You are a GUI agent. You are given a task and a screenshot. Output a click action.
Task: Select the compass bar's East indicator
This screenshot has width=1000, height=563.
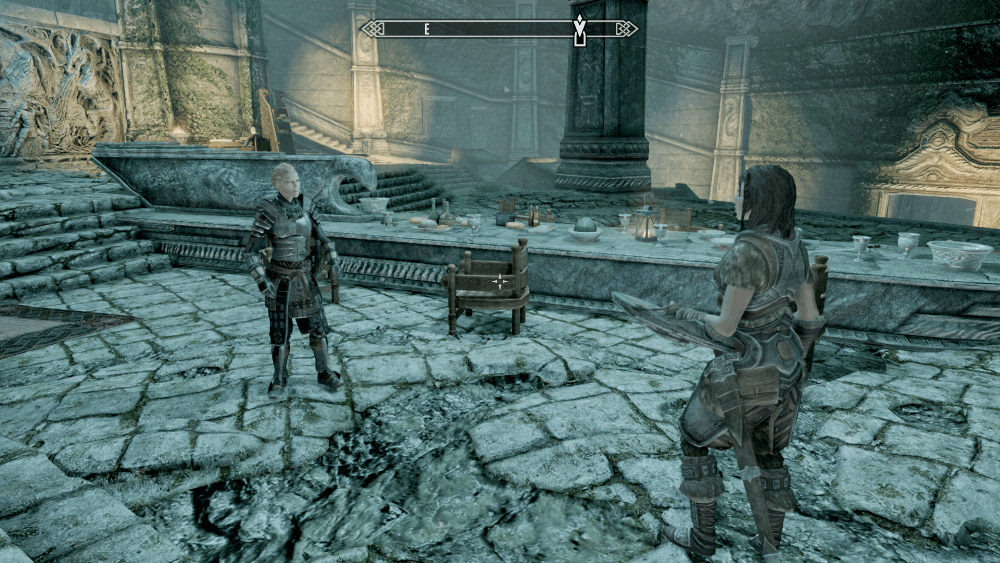click(x=427, y=29)
